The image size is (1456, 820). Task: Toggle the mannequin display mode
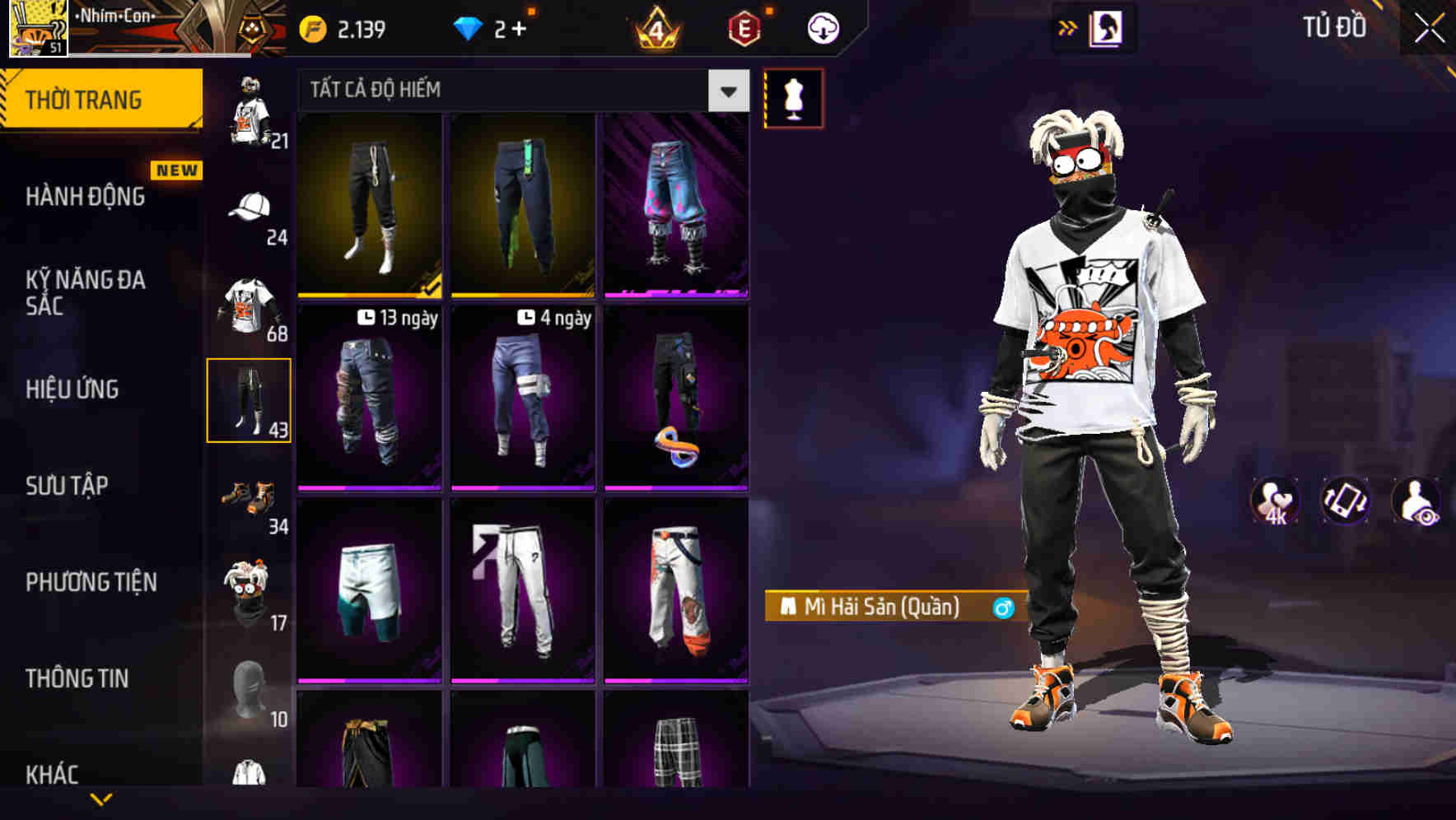(793, 97)
